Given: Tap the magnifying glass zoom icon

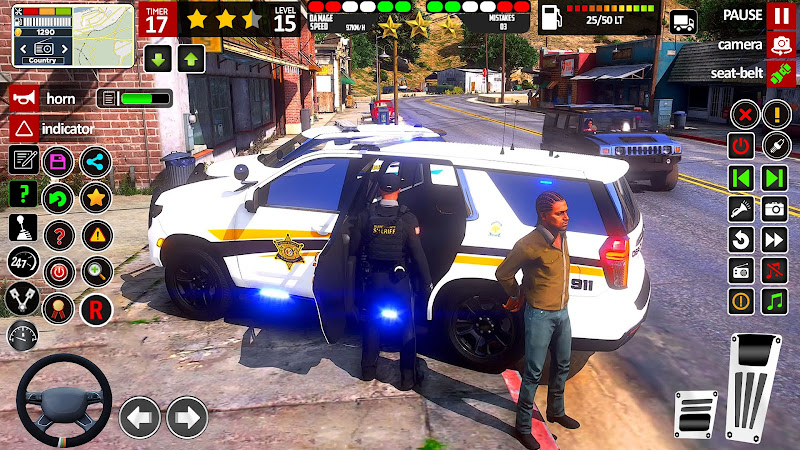Looking at the screenshot, I should [x=96, y=270].
